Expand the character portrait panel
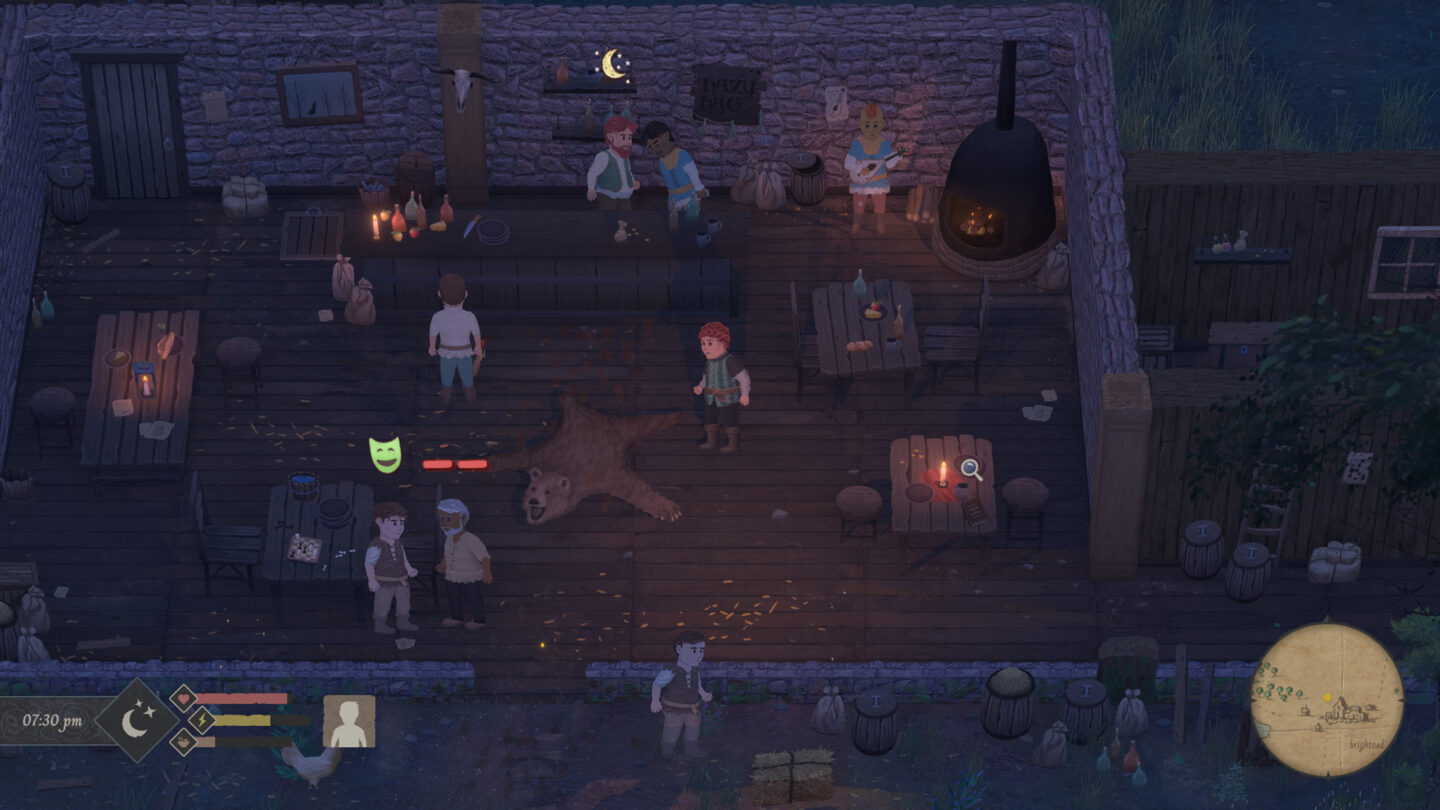This screenshot has width=1440, height=810. point(349,722)
